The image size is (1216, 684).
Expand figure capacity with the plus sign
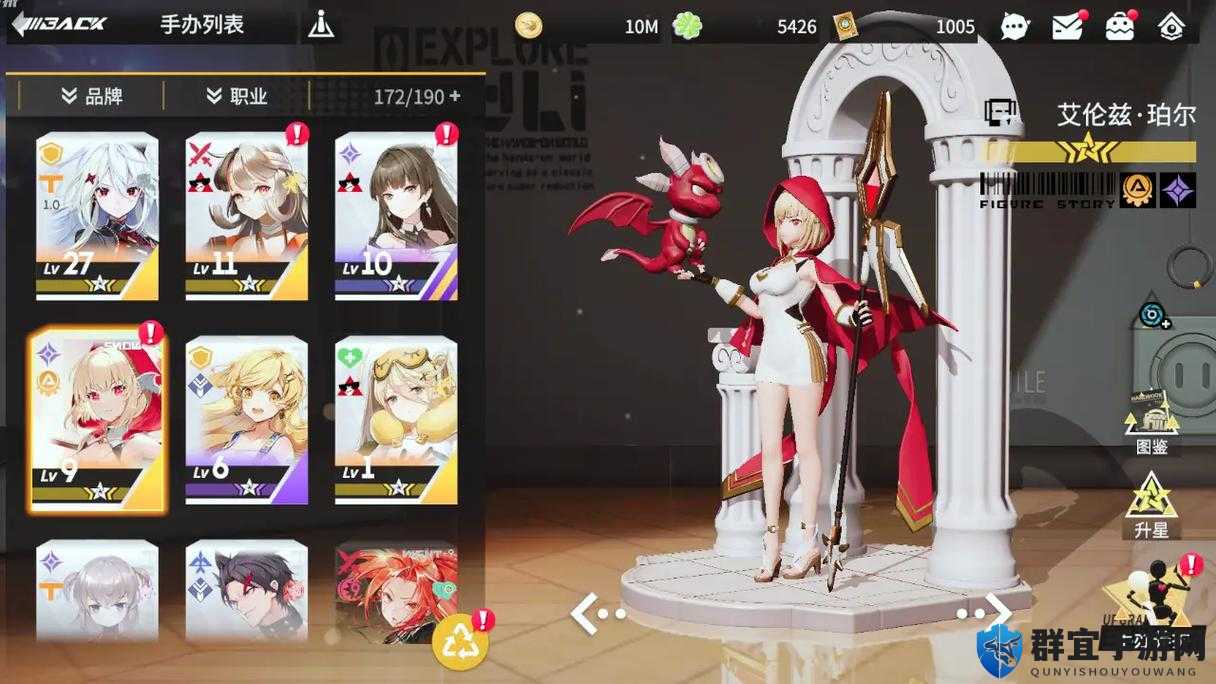pyautogui.click(x=456, y=96)
